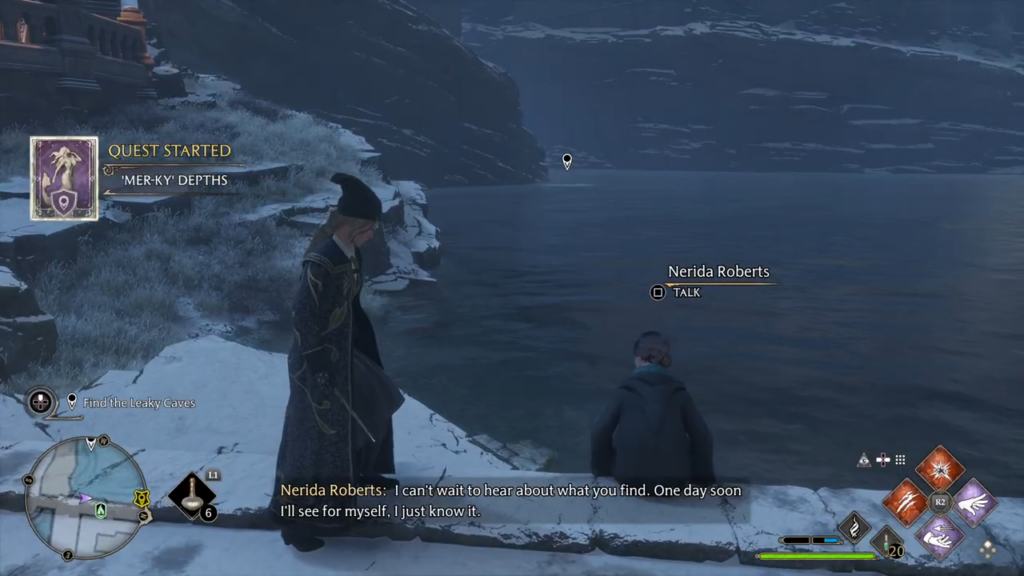Click the waypoint marker over the lake
This screenshot has height=576, width=1024.
(567, 160)
